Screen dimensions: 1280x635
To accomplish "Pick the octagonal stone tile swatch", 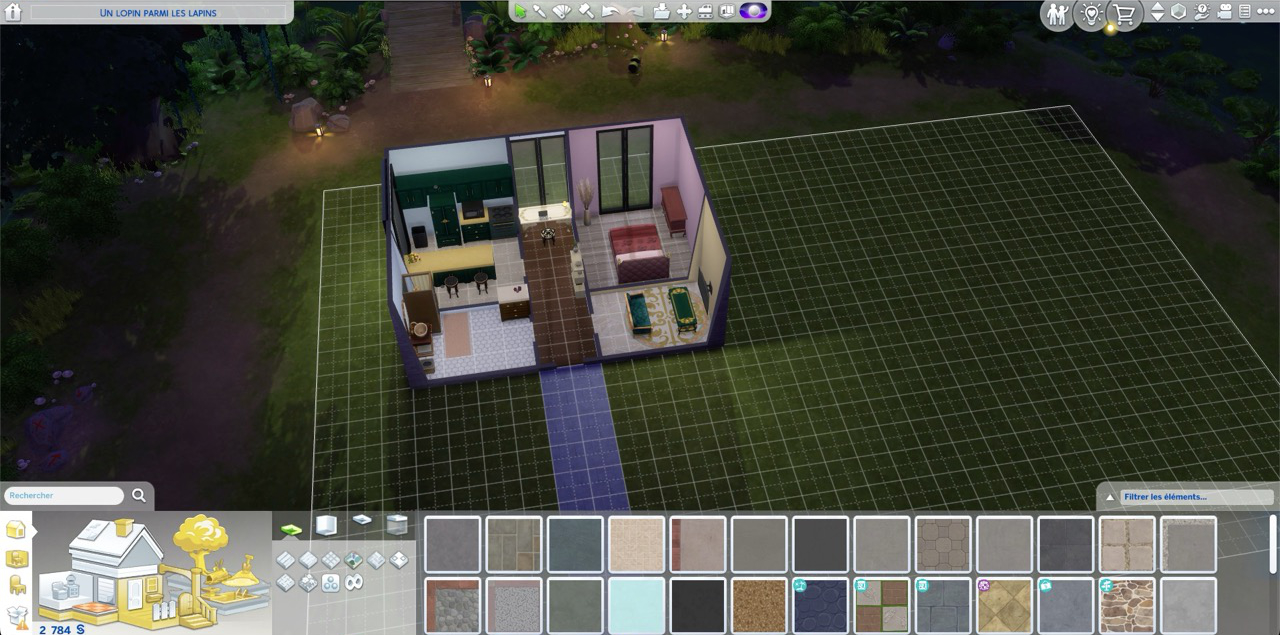I will (x=943, y=545).
